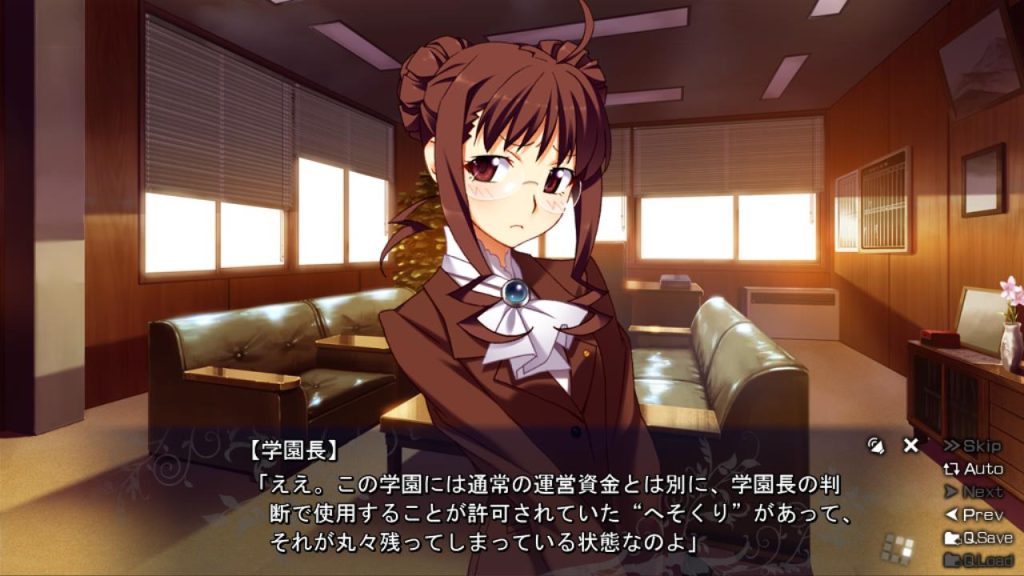Screen dimensions: 1024x576
Task: Click the Skip button
Action: click(x=972, y=446)
